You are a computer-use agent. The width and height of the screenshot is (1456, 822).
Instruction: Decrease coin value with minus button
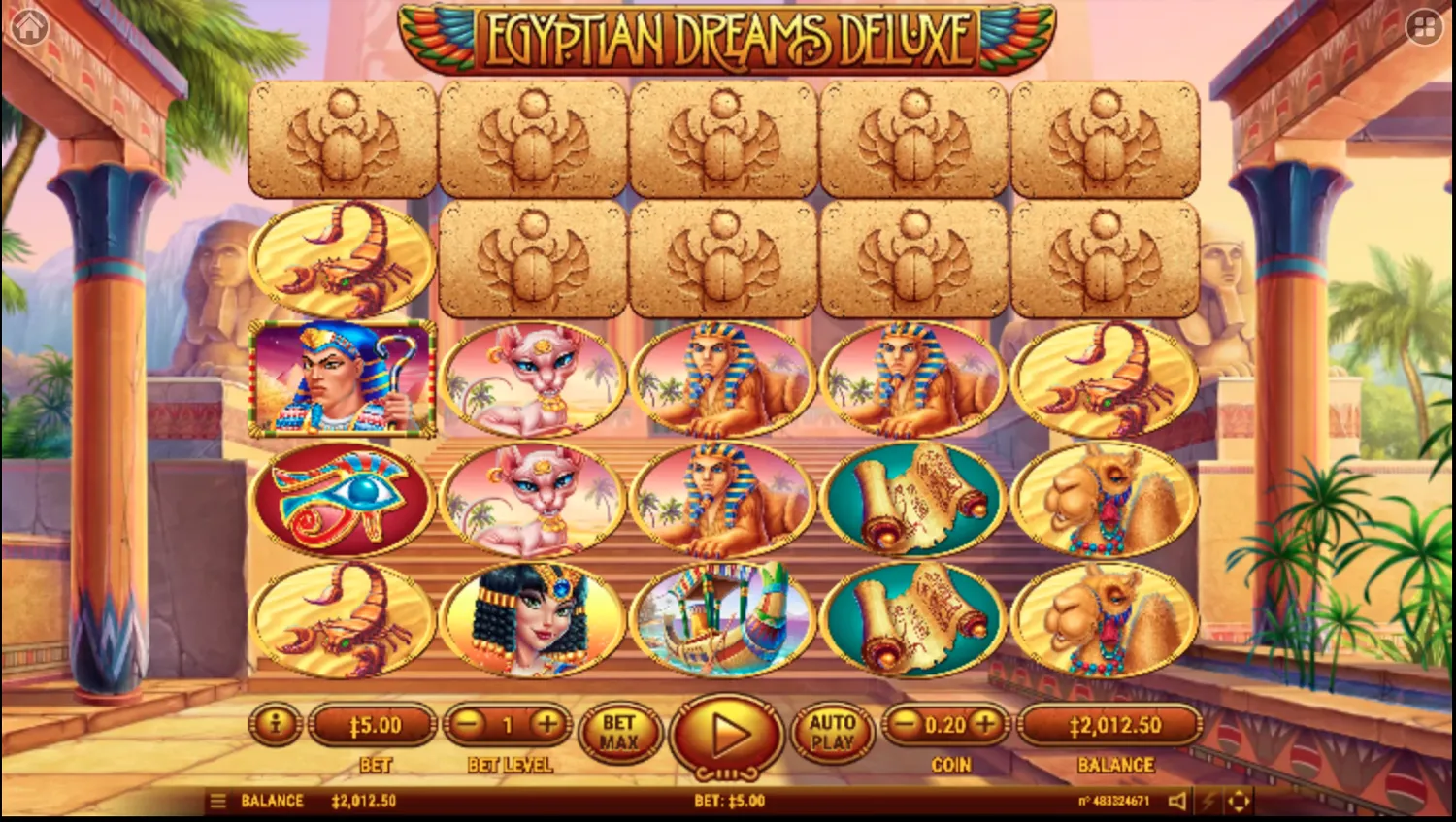point(906,724)
